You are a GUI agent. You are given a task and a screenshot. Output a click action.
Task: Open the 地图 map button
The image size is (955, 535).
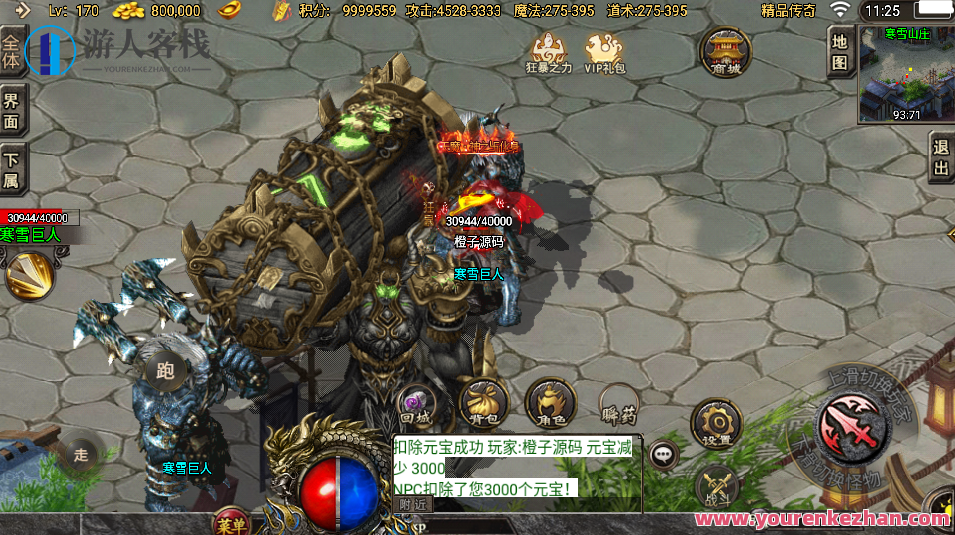[x=840, y=51]
